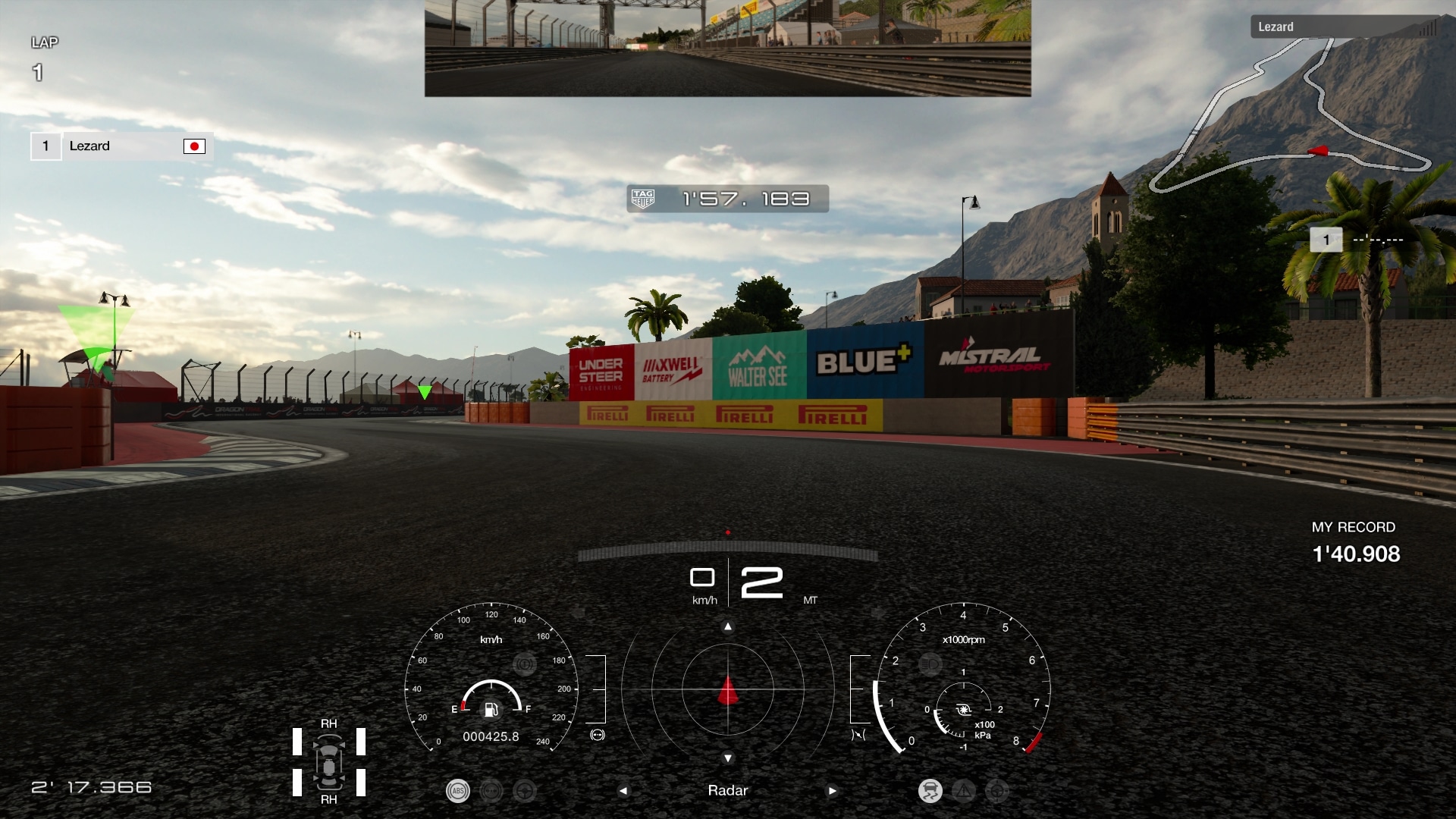Click the circular radar display

[x=727, y=689]
